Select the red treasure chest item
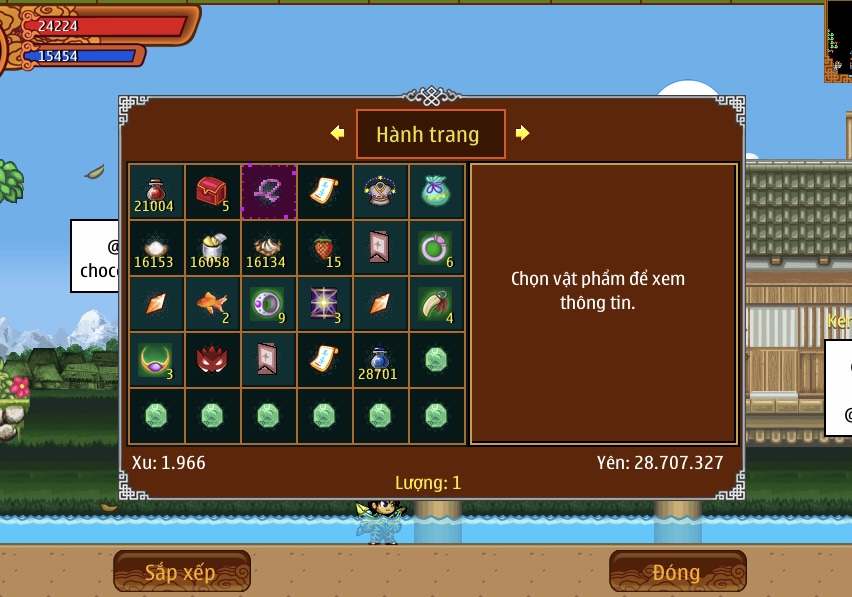 (x=212, y=192)
